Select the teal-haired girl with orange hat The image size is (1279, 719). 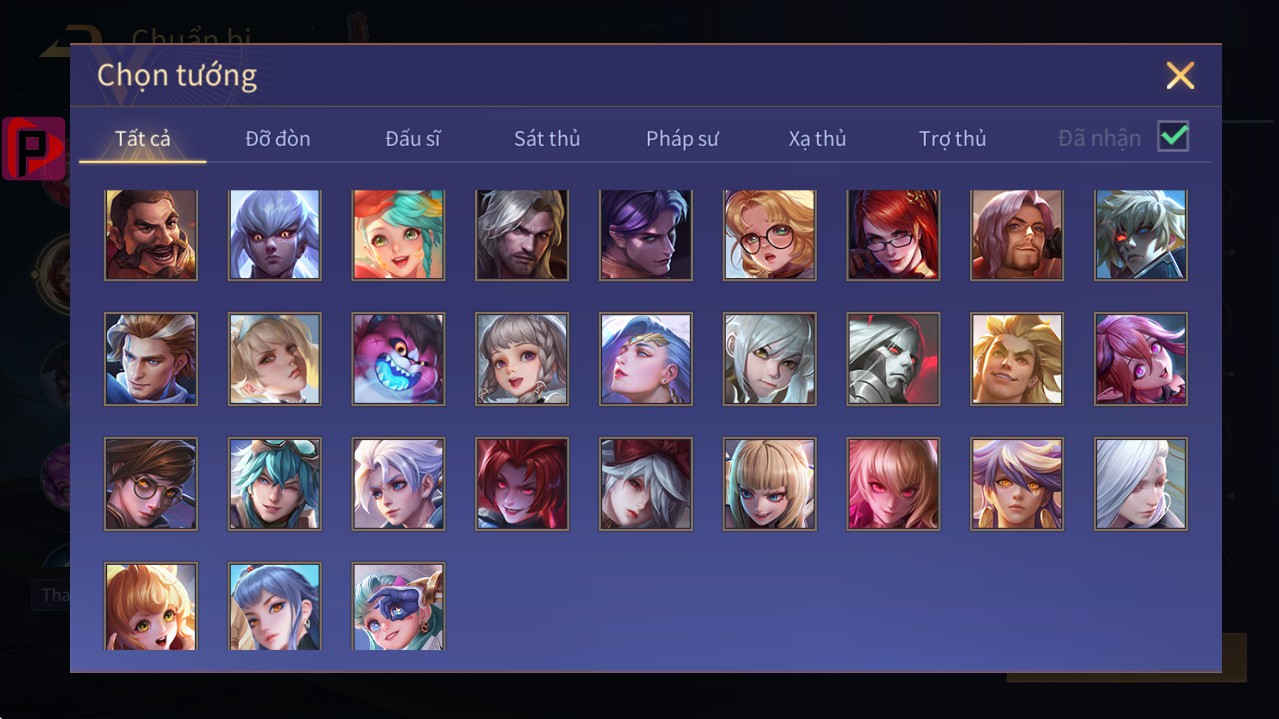(398, 235)
